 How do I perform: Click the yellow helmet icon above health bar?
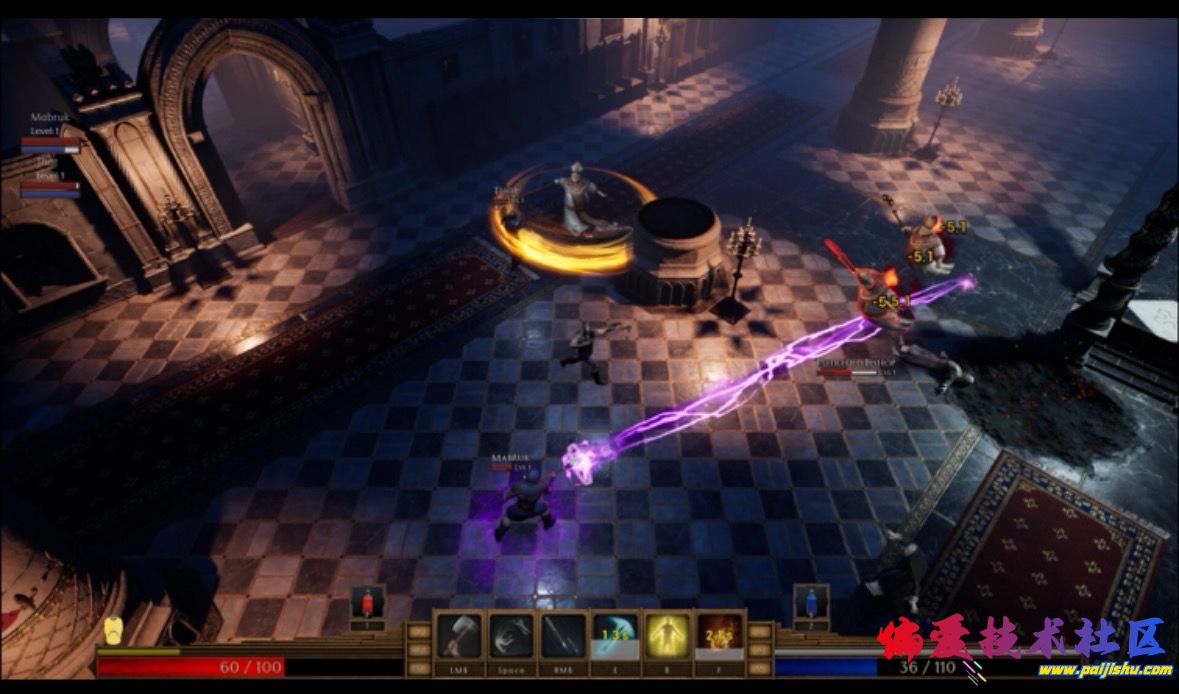click(x=113, y=630)
